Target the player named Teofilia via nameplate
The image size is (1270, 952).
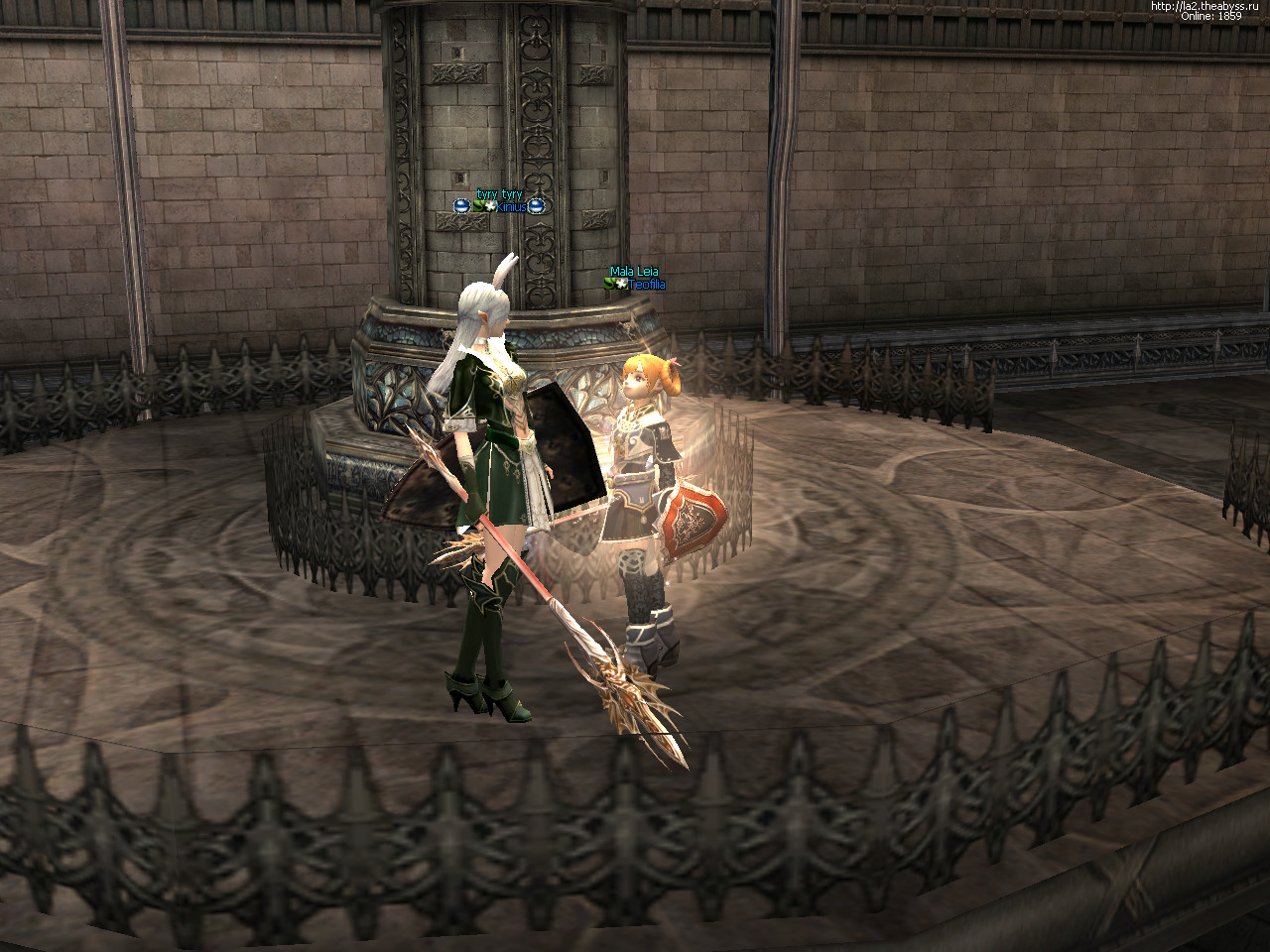coord(646,285)
